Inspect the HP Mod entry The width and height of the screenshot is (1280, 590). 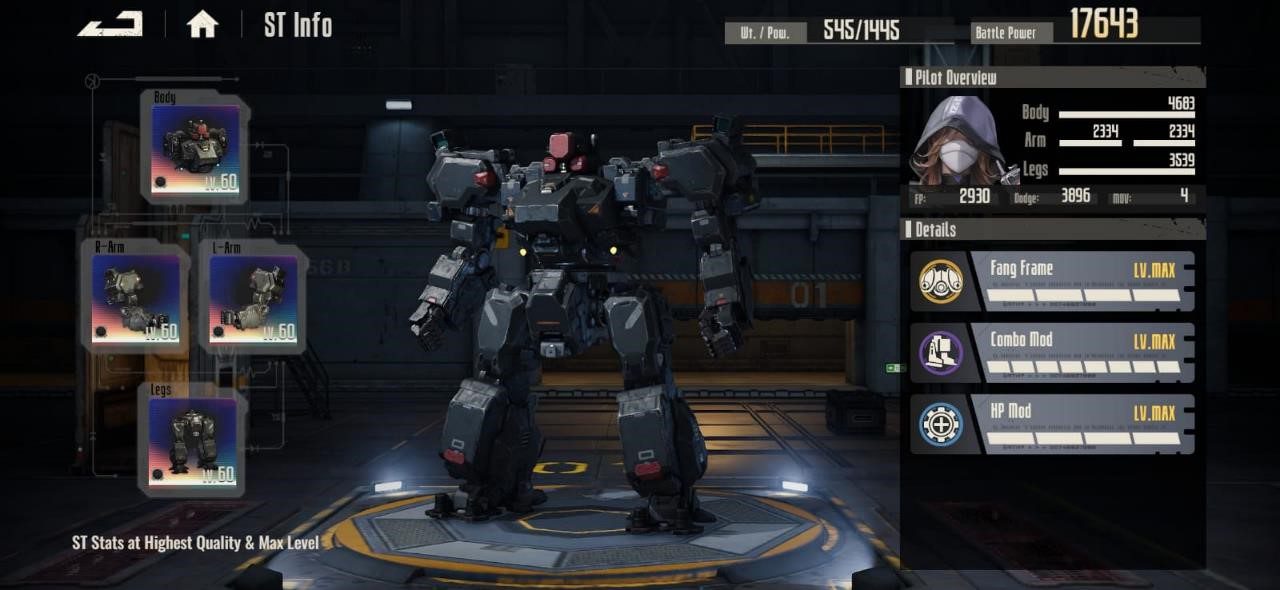[x=1054, y=424]
